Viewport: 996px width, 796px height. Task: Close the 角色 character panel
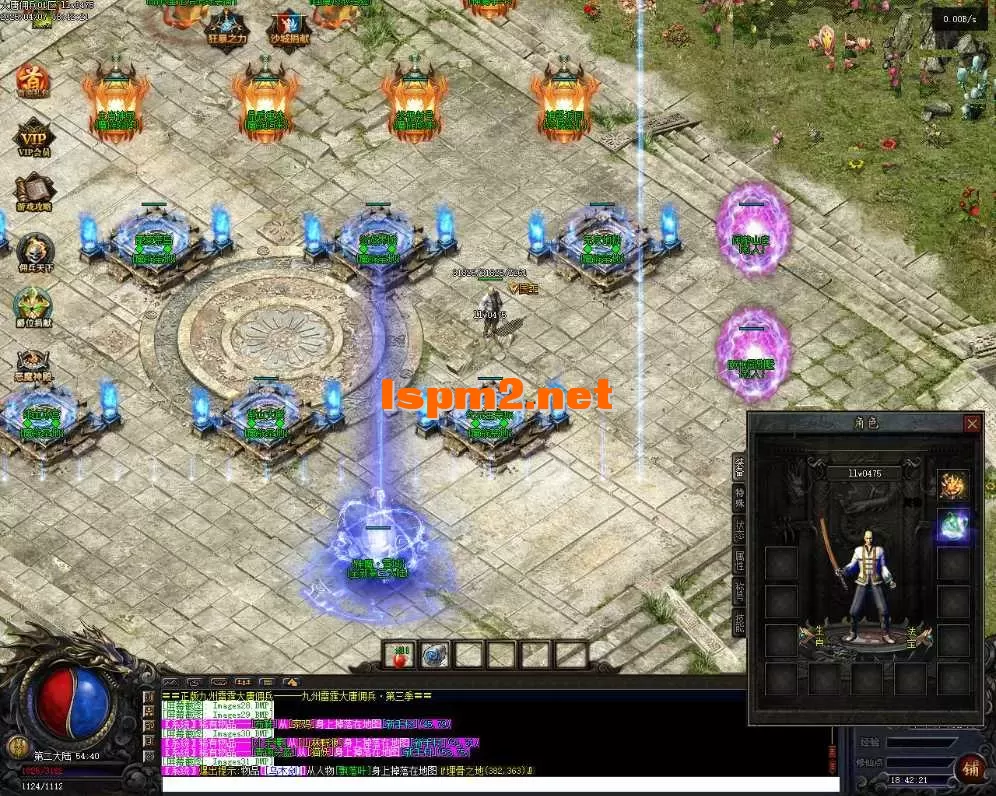(972, 424)
